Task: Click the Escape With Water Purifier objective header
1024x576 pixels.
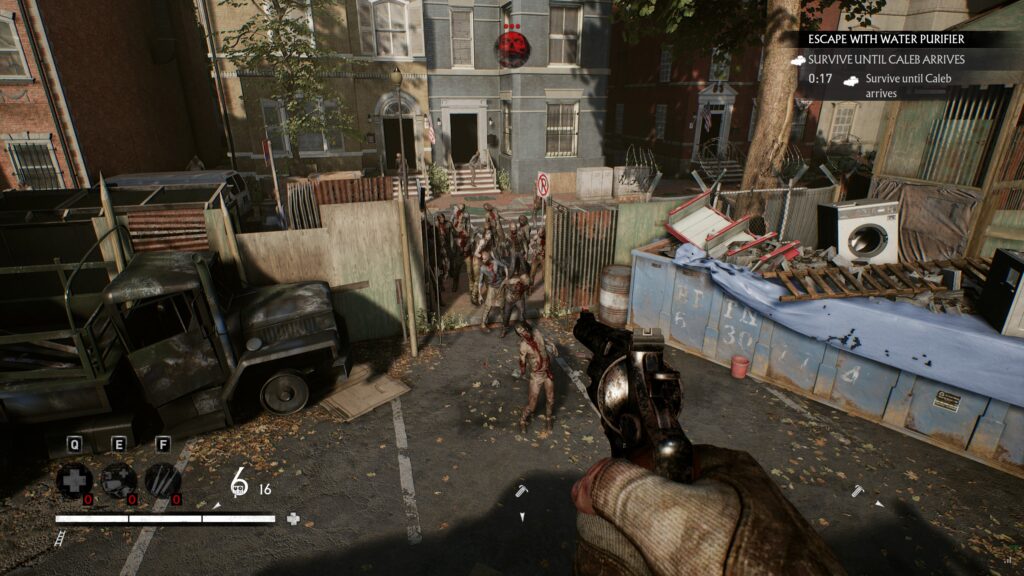Action: [x=886, y=40]
